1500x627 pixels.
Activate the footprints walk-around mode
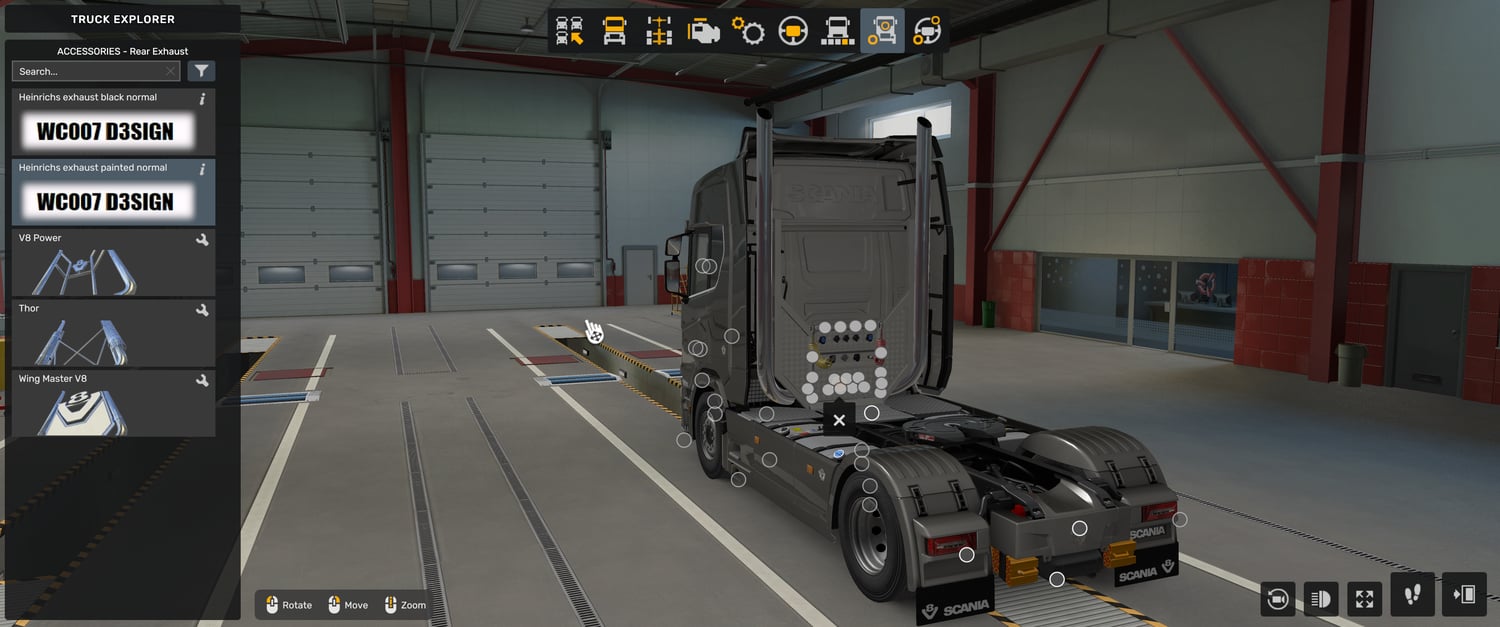pos(1412,595)
